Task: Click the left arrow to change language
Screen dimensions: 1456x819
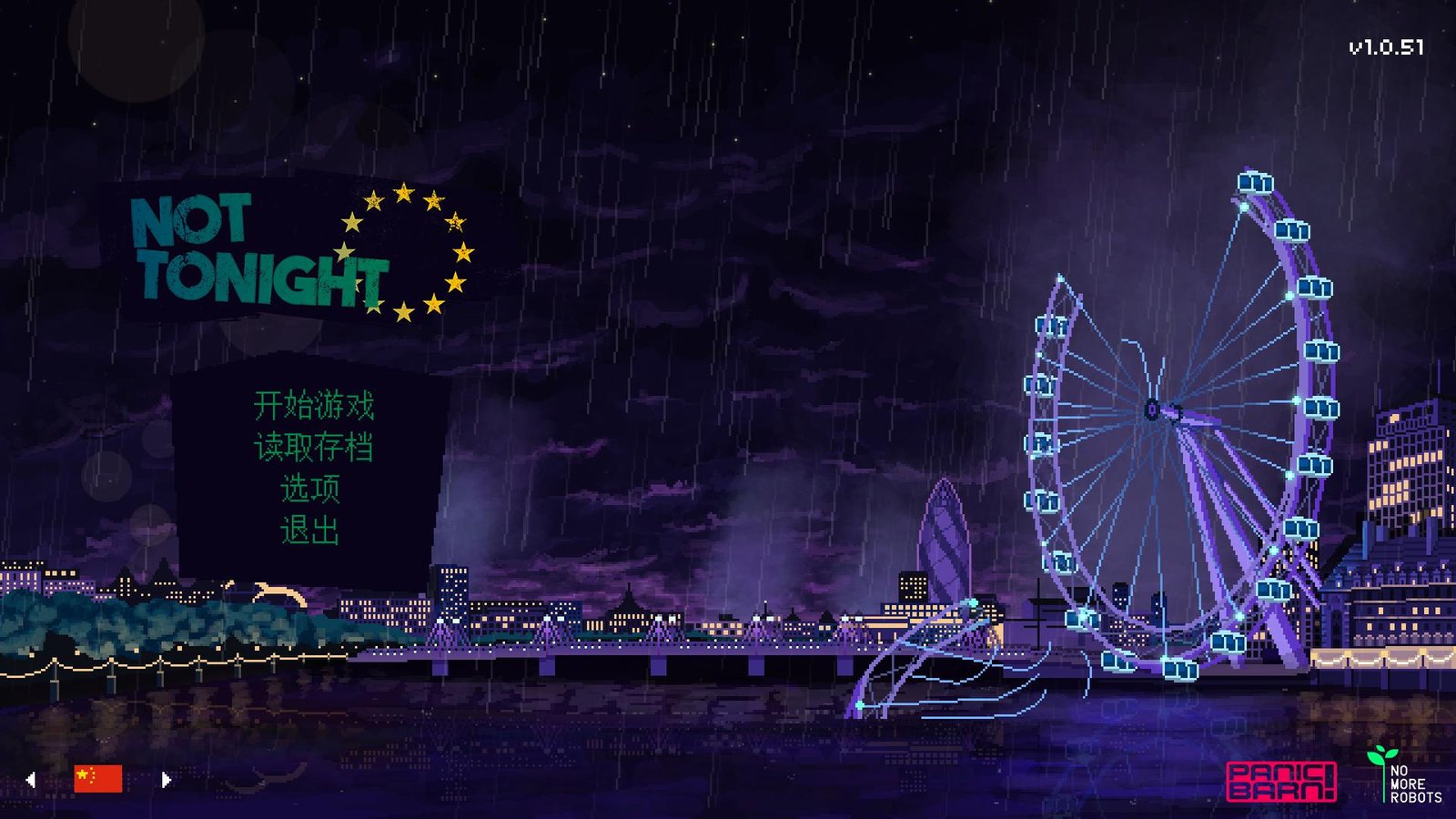Action: pyautogui.click(x=33, y=778)
